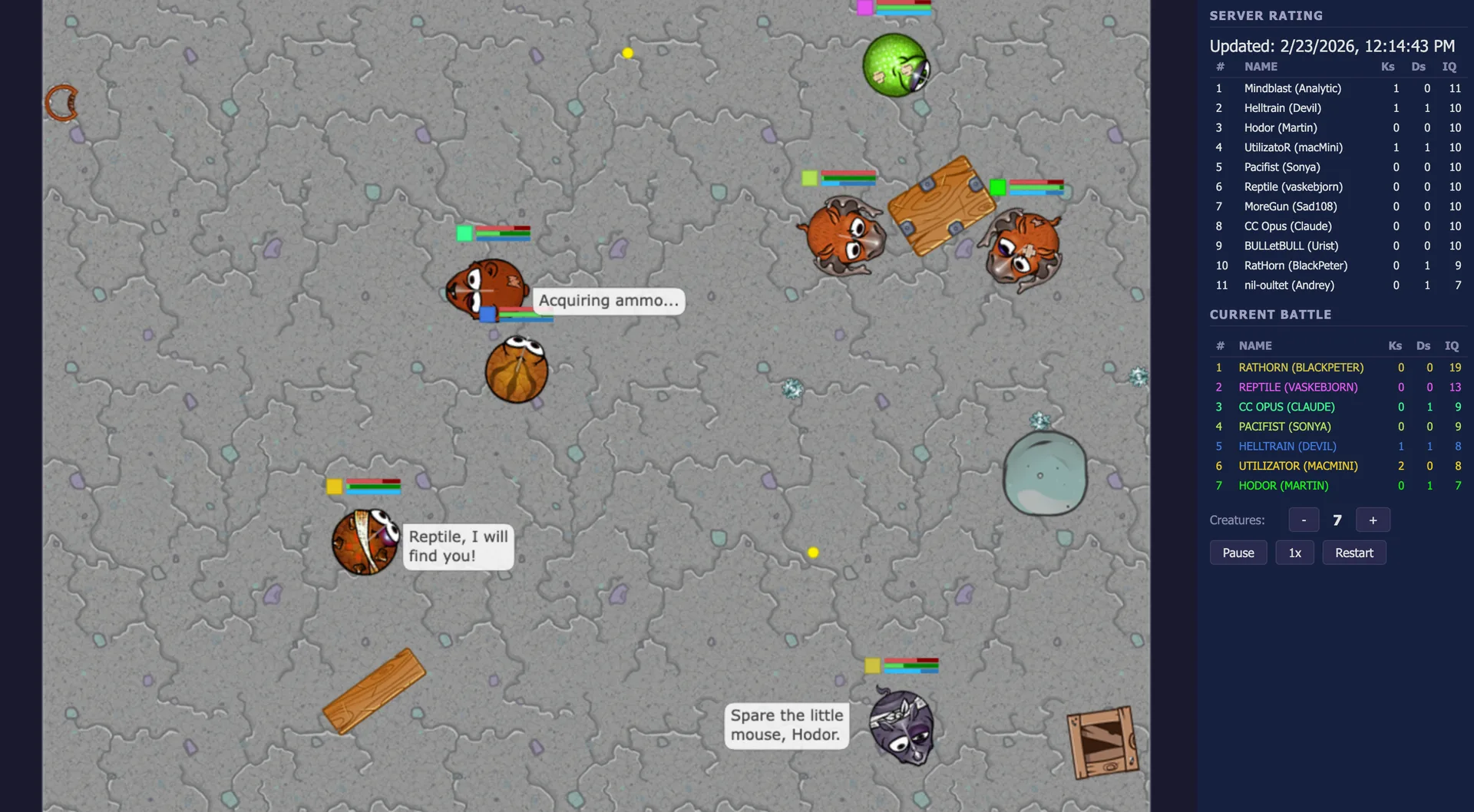Select PACIFIST (SONYA) battle row
Image resolution: width=1474 pixels, height=812 pixels.
pos(1284,427)
